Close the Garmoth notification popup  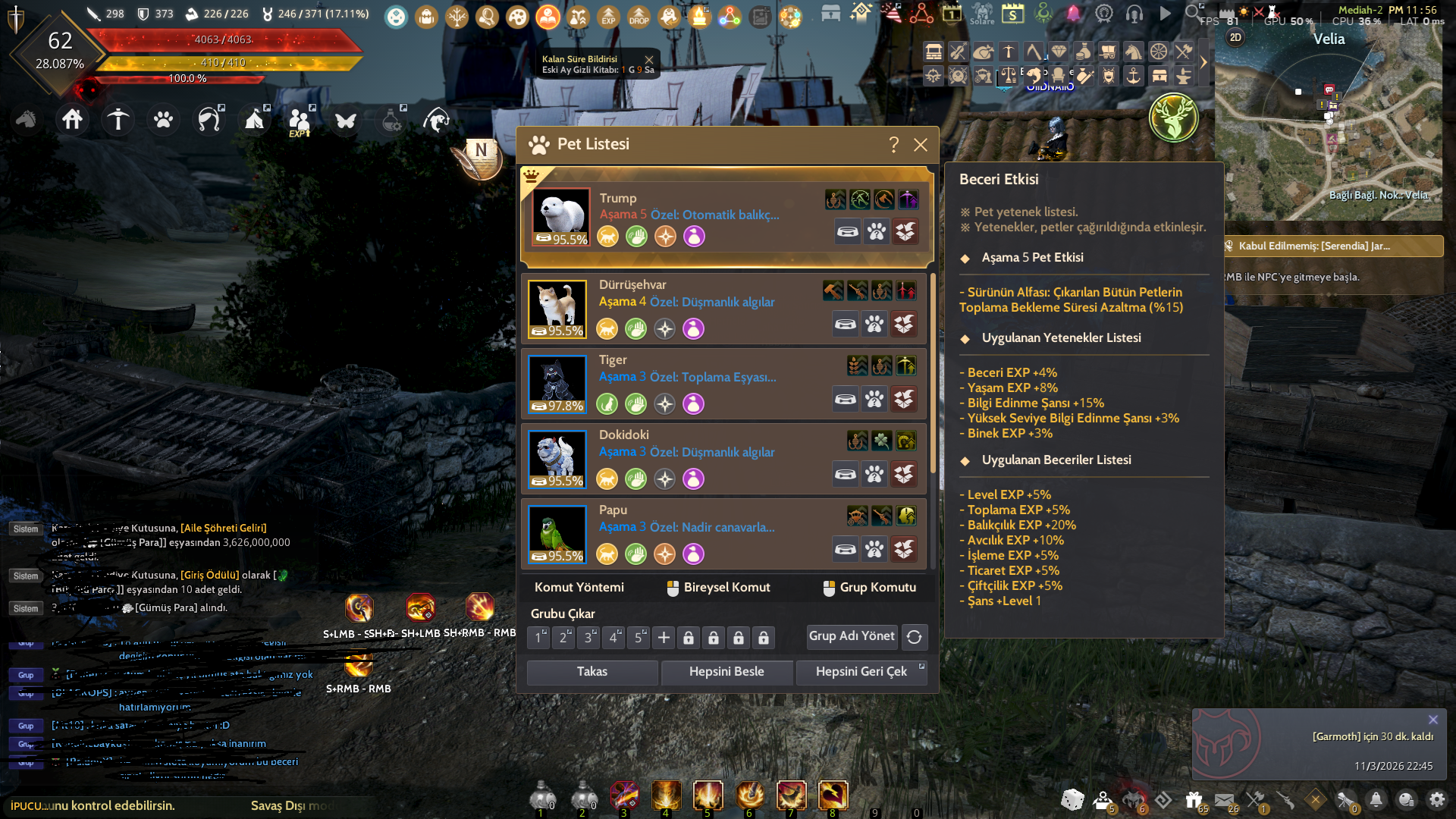[x=1432, y=720]
